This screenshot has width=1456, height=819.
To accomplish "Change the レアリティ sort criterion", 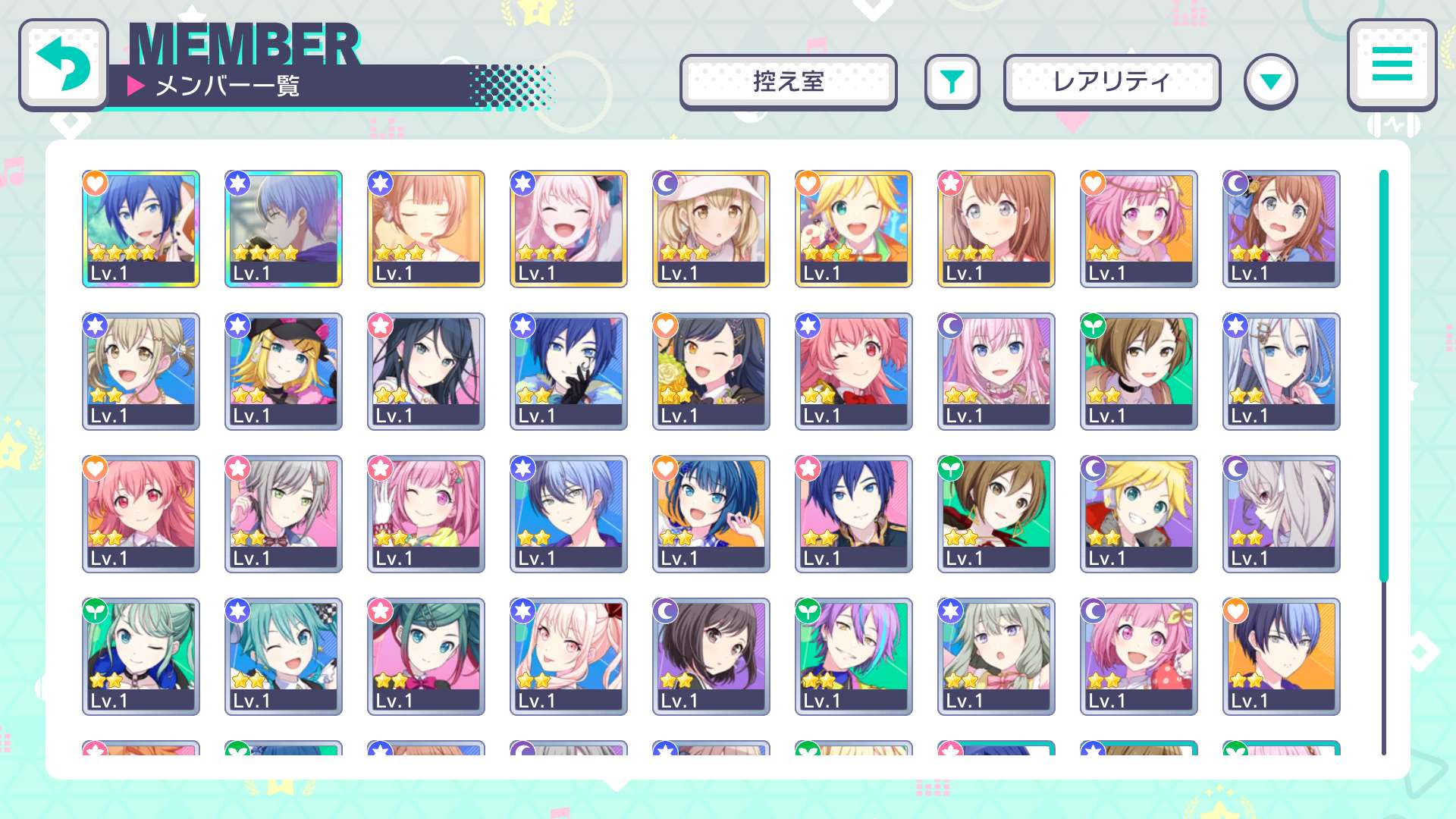I will click(1112, 82).
